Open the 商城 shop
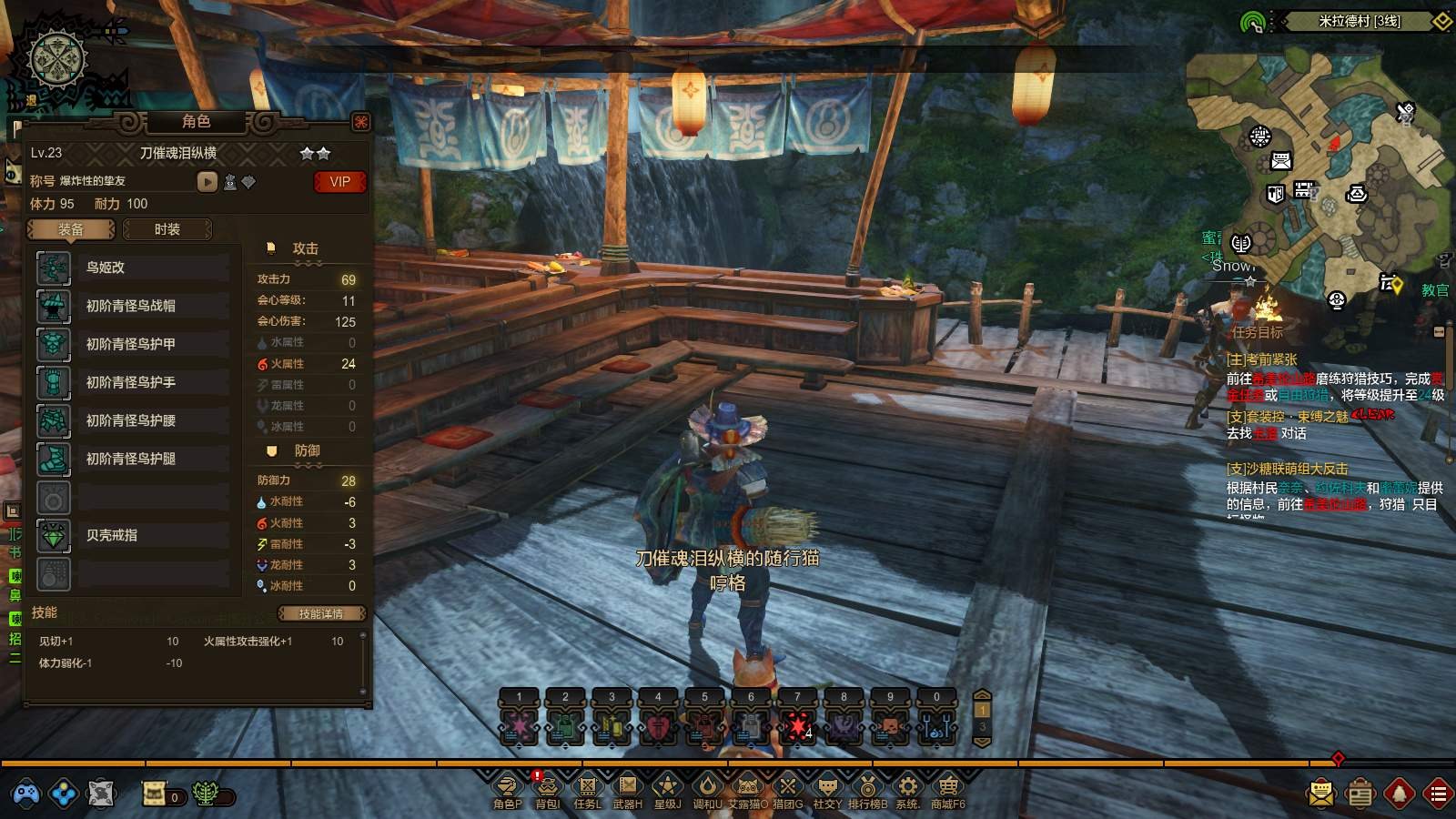The image size is (1456, 819). [x=947, y=788]
